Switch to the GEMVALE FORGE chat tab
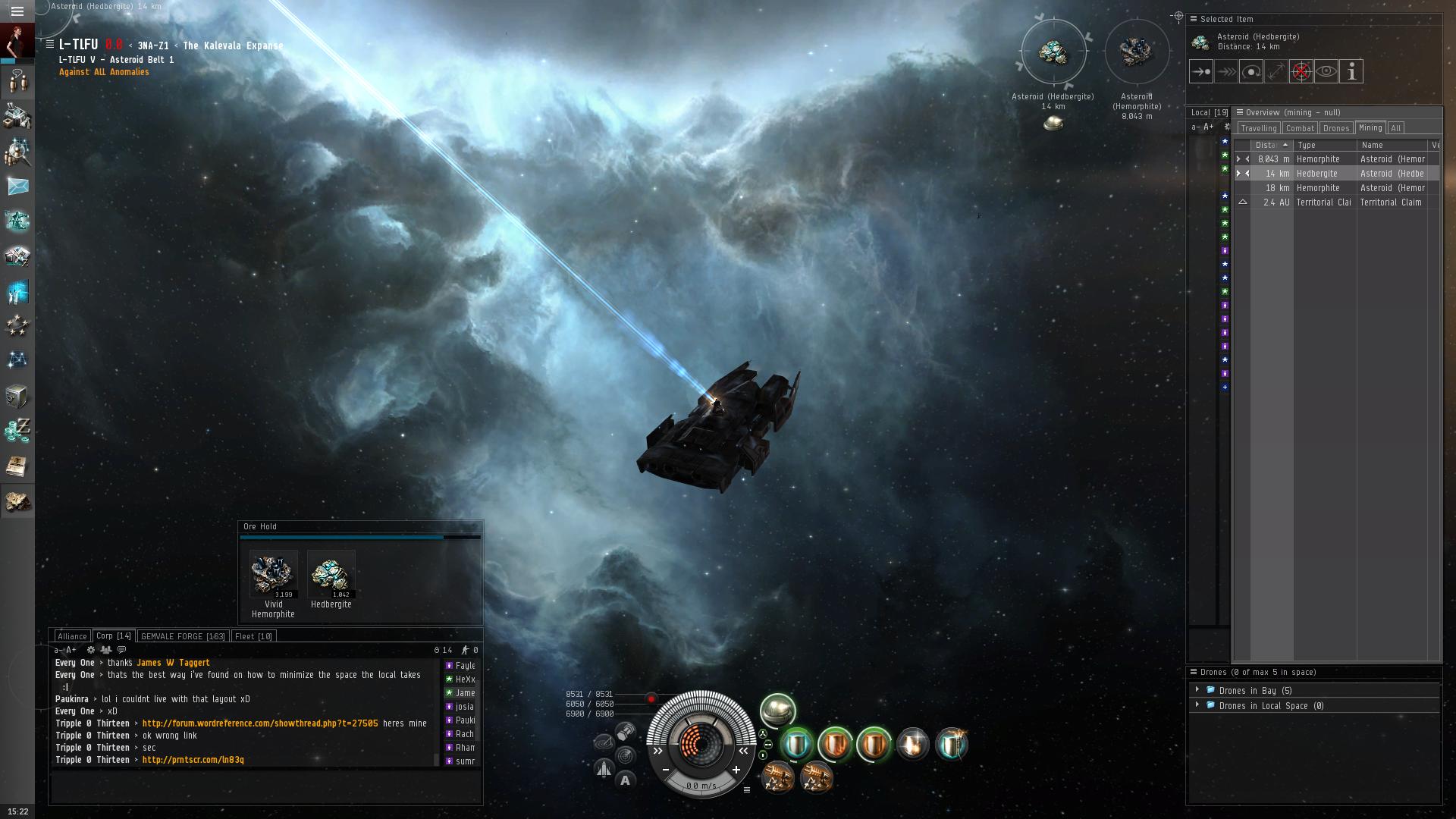Image resolution: width=1456 pixels, height=819 pixels. point(183,636)
